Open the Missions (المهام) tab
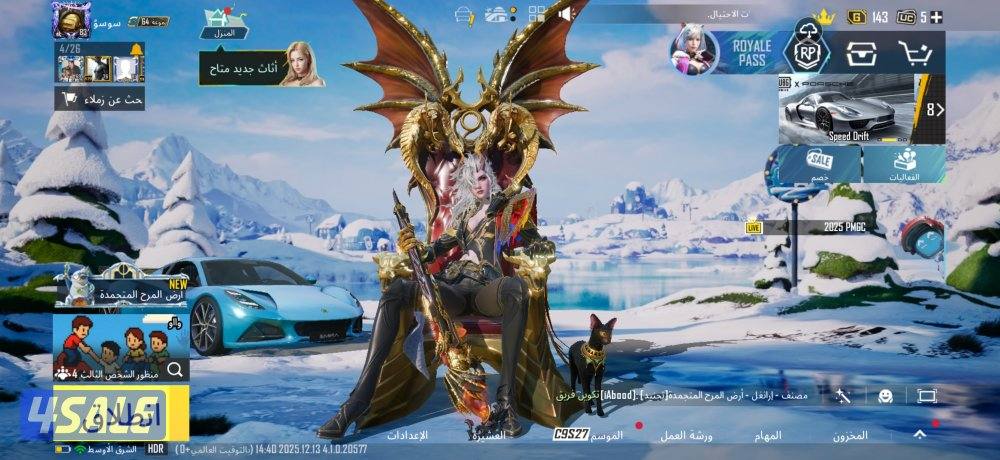Screen dimensions: 1000x460 (768, 435)
